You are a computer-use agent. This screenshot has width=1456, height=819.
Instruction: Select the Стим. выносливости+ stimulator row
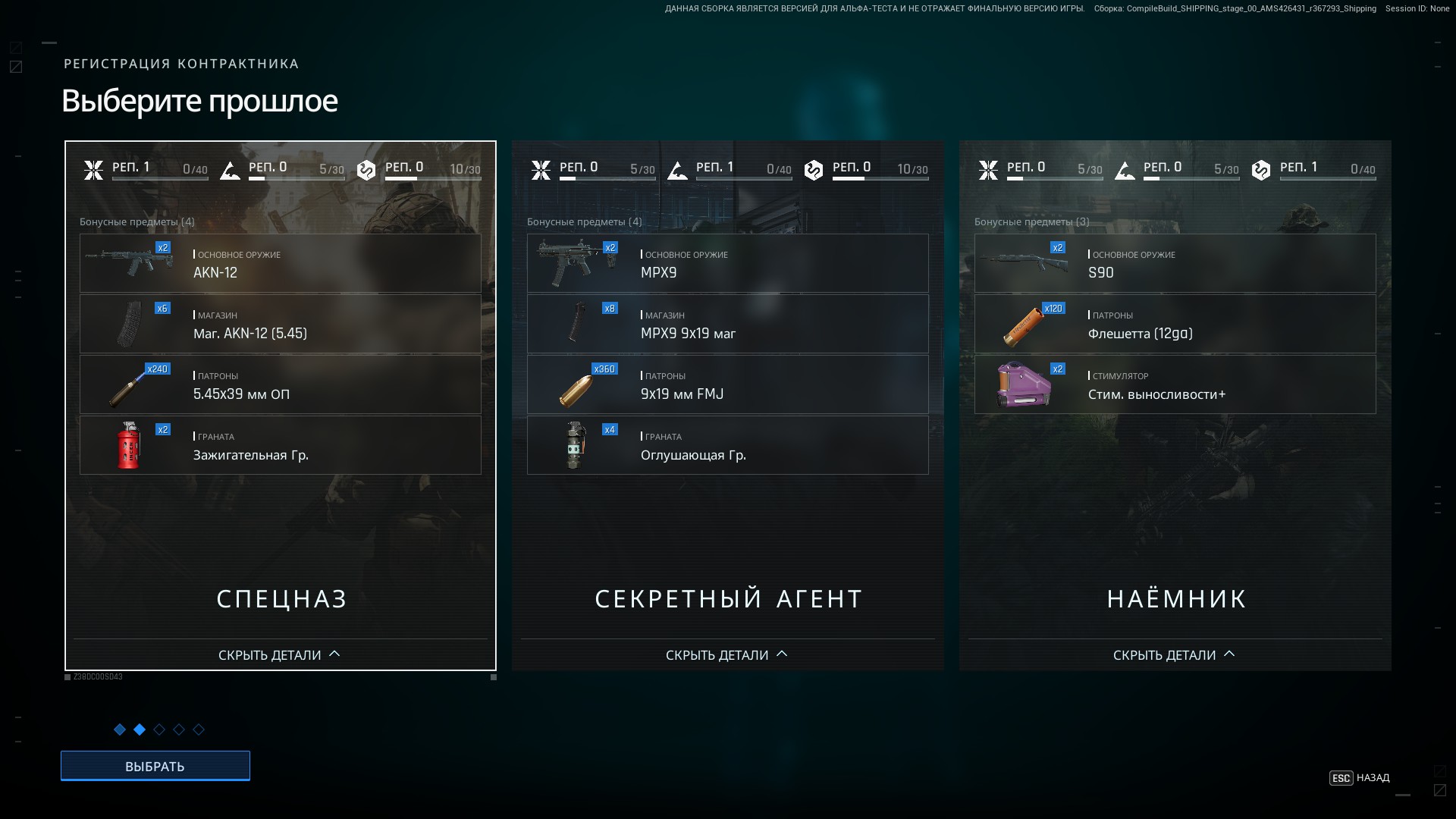tap(1175, 384)
